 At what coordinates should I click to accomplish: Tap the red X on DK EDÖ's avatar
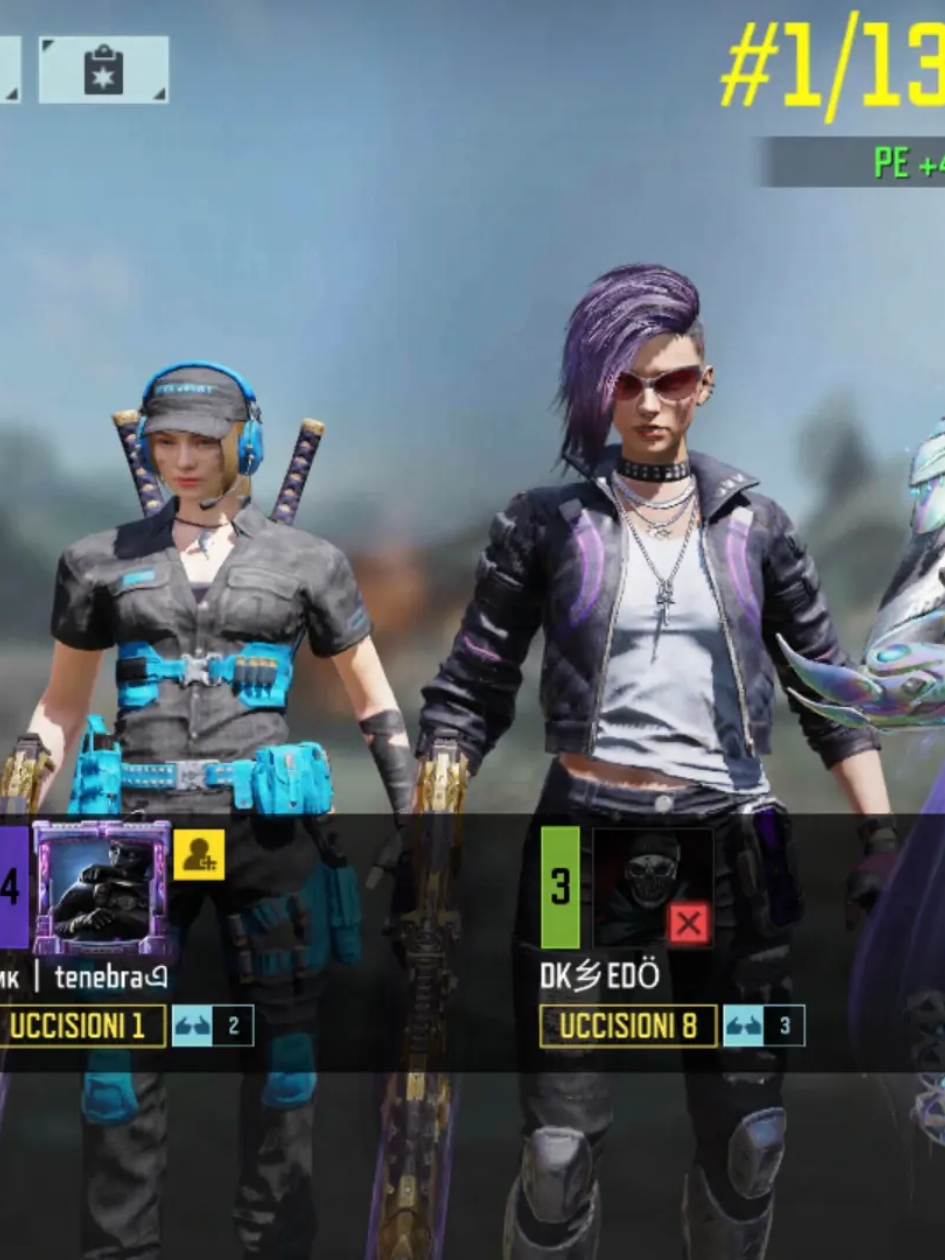coord(688,923)
